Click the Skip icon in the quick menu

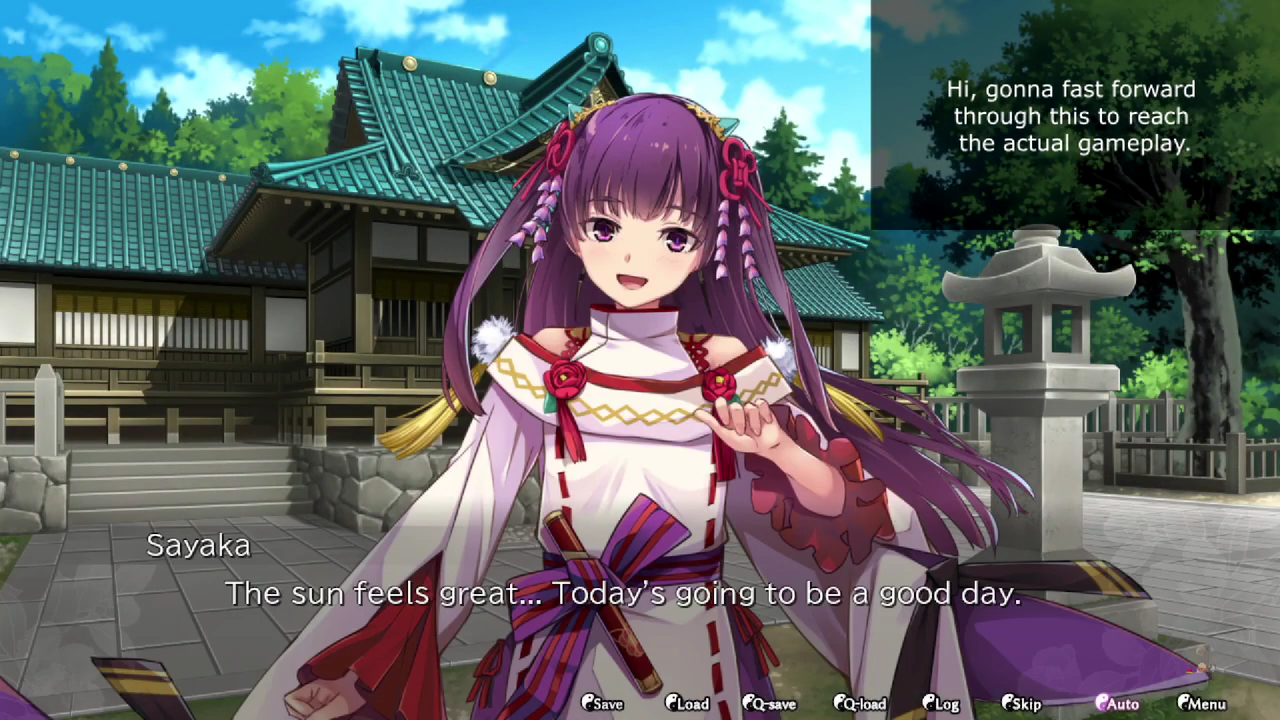(1005, 704)
